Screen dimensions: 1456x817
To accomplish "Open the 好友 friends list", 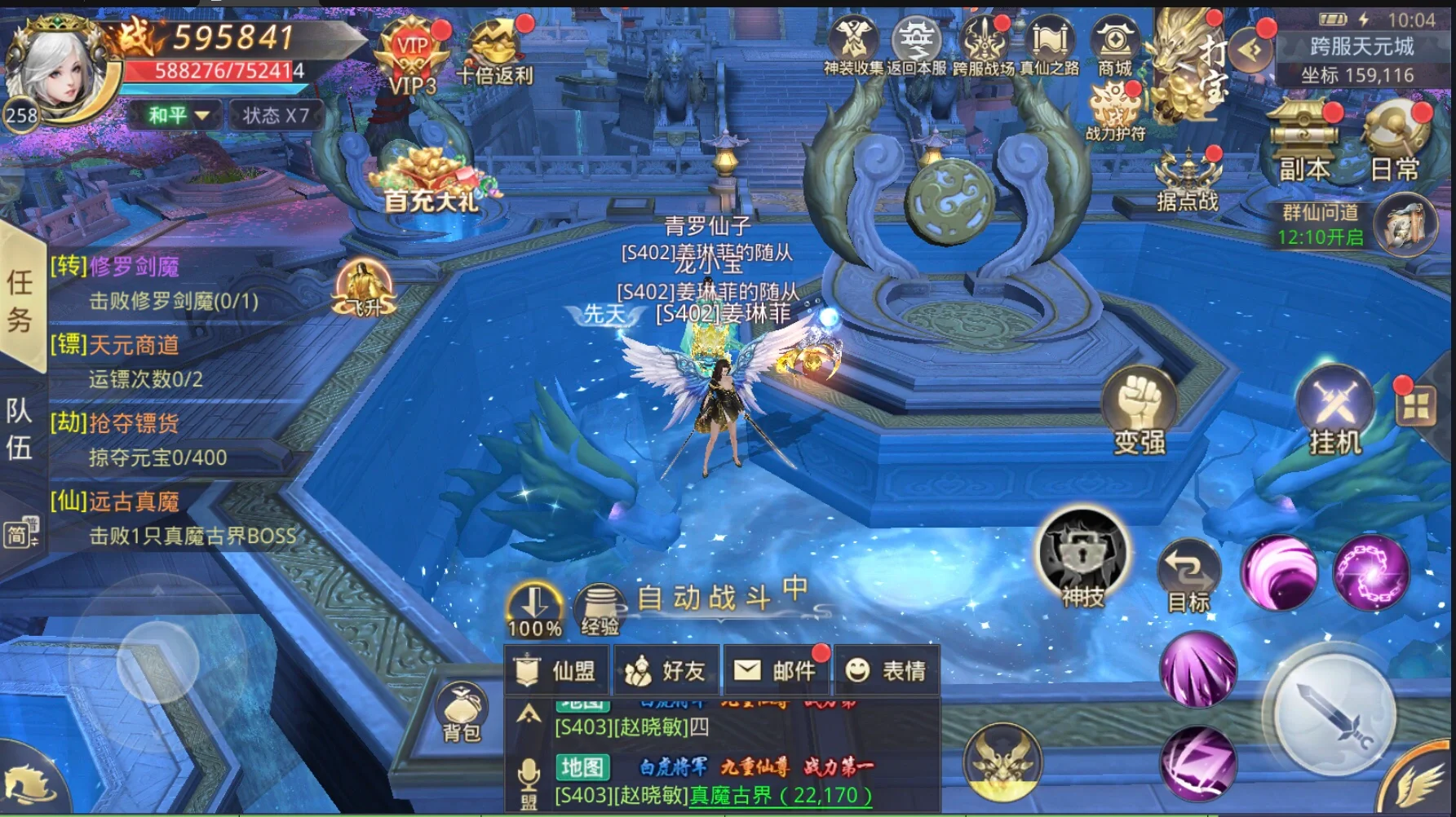I will coord(666,670).
